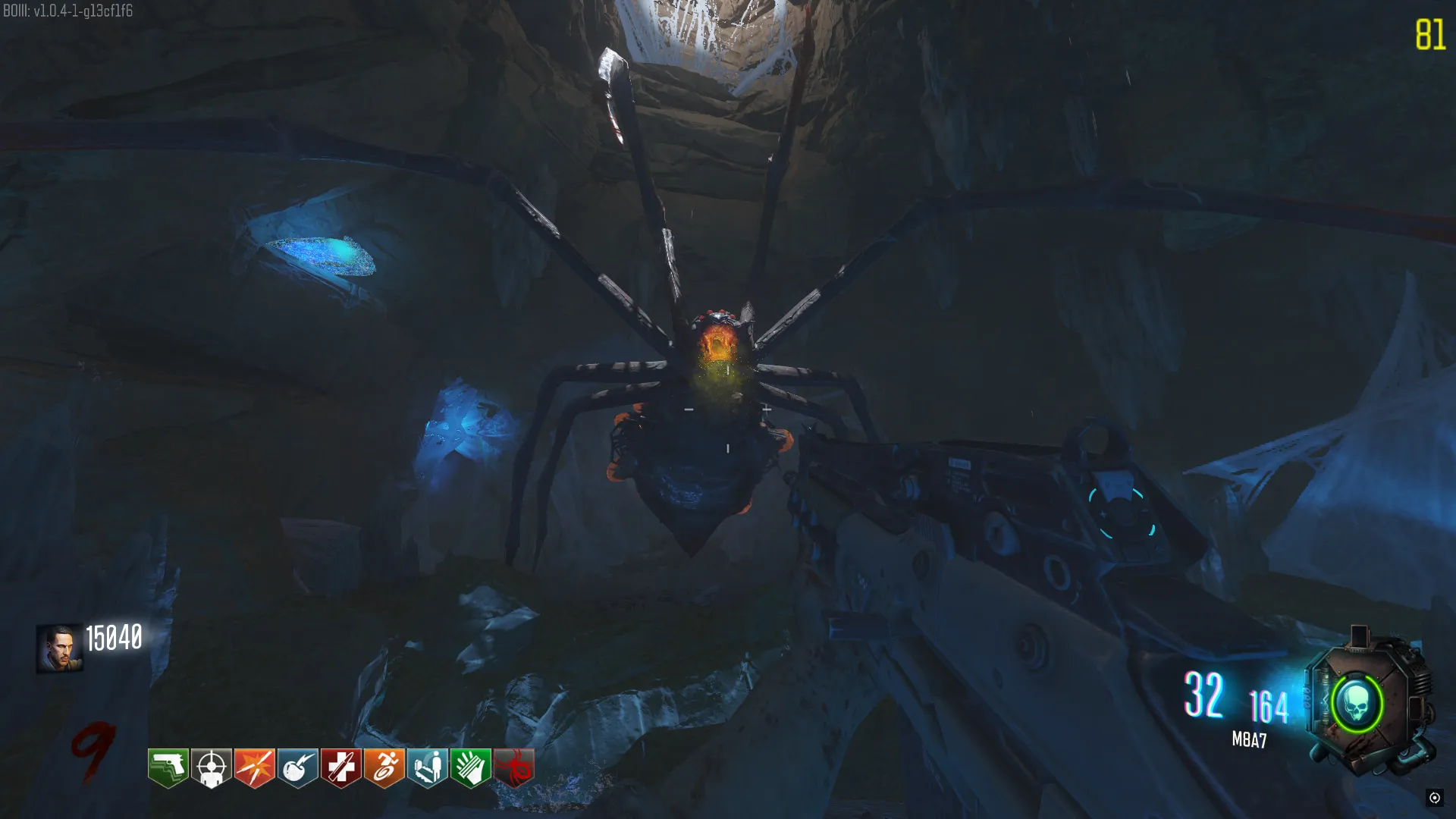Choose the Widow's Wine red spider perk

pos(514,767)
